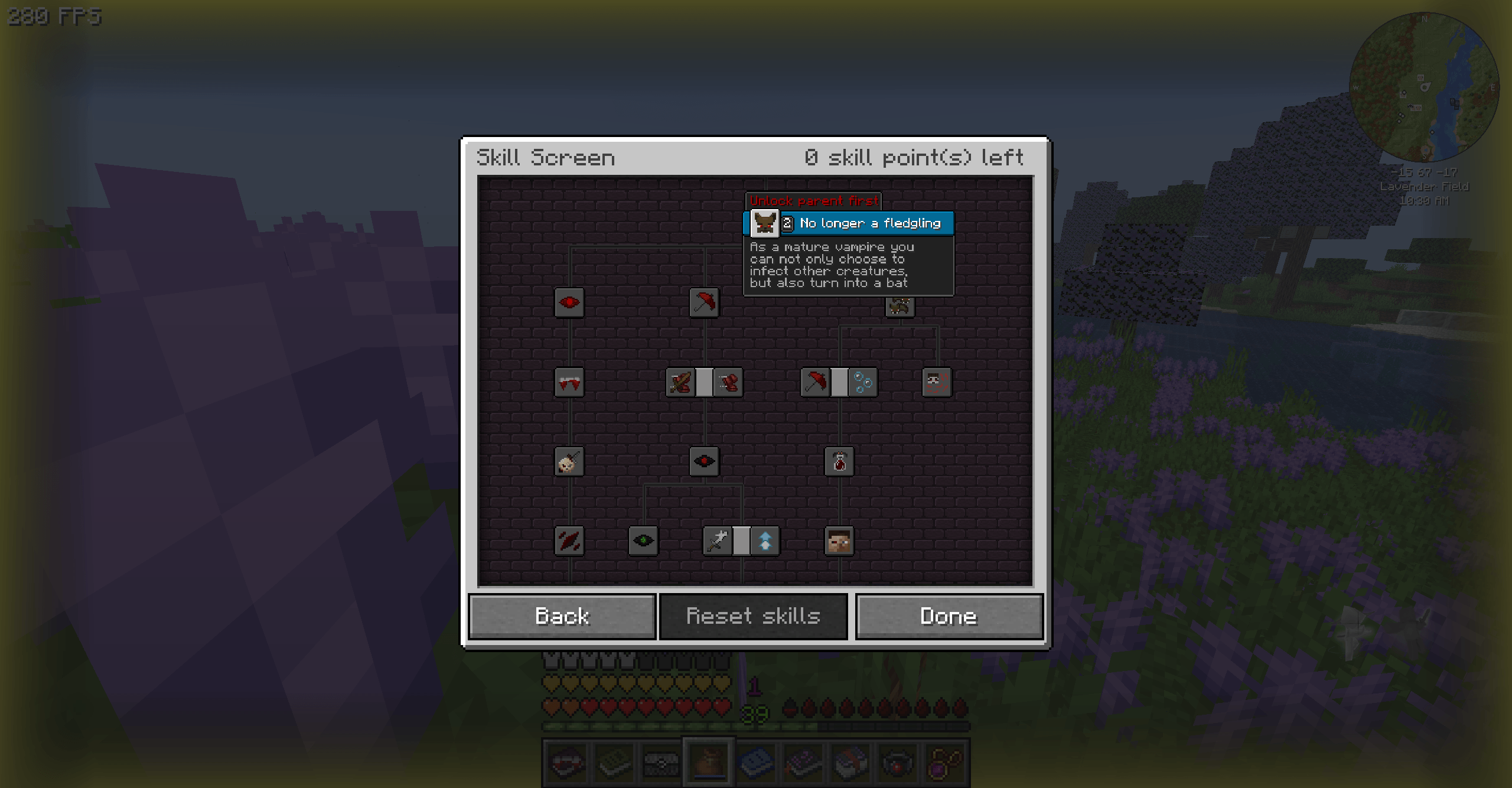The width and height of the screenshot is (1512, 788).
Task: Open the circular minimap
Action: pos(1424,87)
